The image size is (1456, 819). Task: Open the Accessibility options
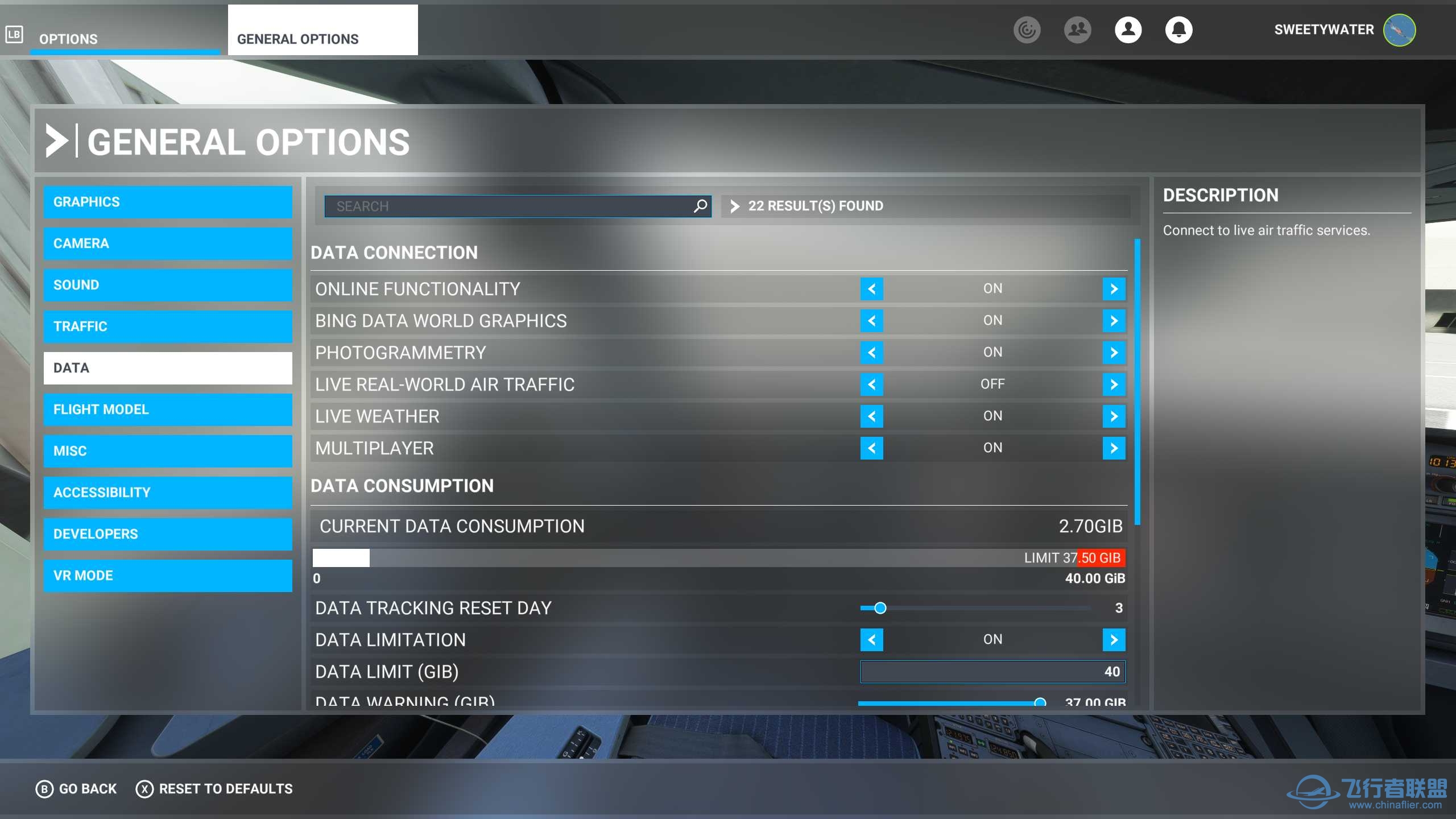click(x=168, y=493)
